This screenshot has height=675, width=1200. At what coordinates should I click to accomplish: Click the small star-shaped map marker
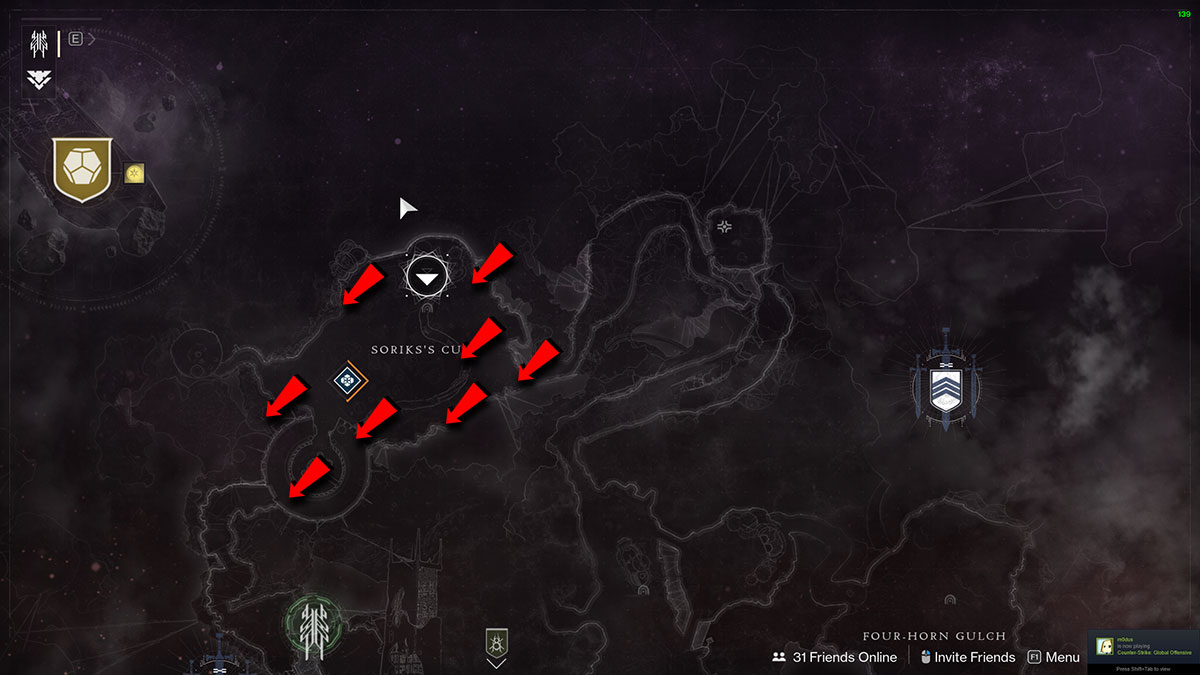coord(725,227)
